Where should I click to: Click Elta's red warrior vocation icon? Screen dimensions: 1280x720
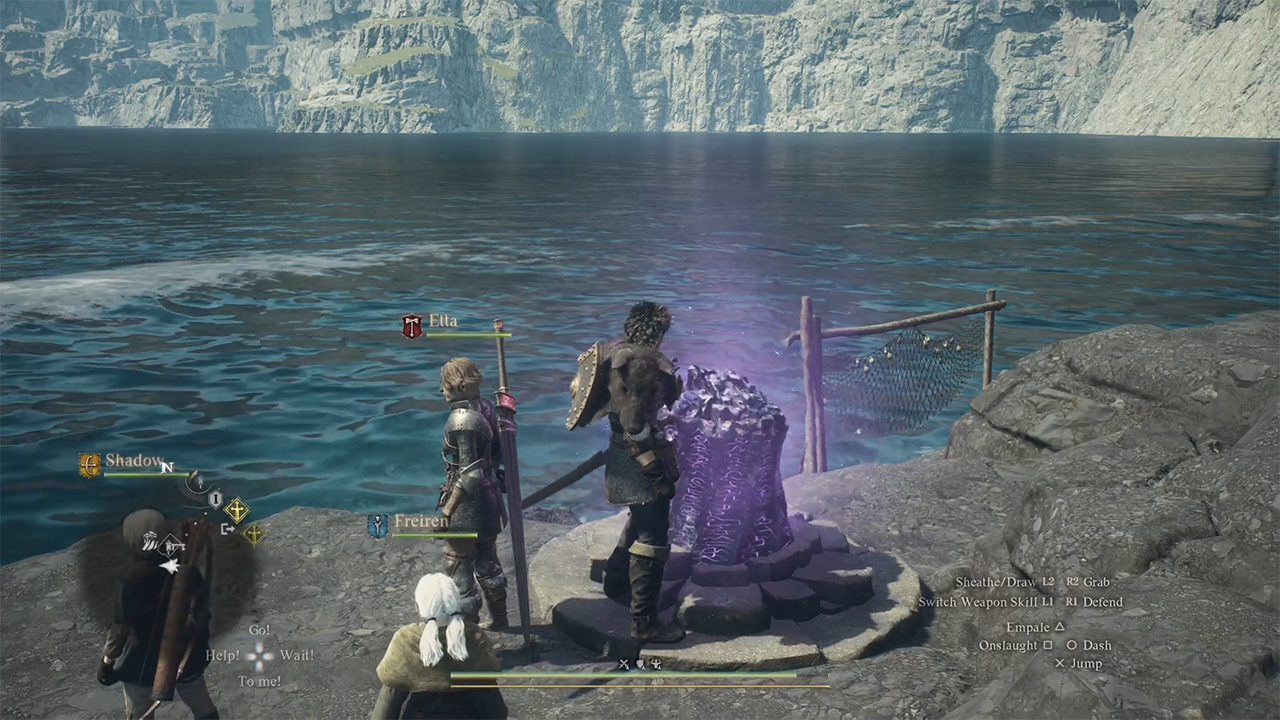click(x=412, y=326)
